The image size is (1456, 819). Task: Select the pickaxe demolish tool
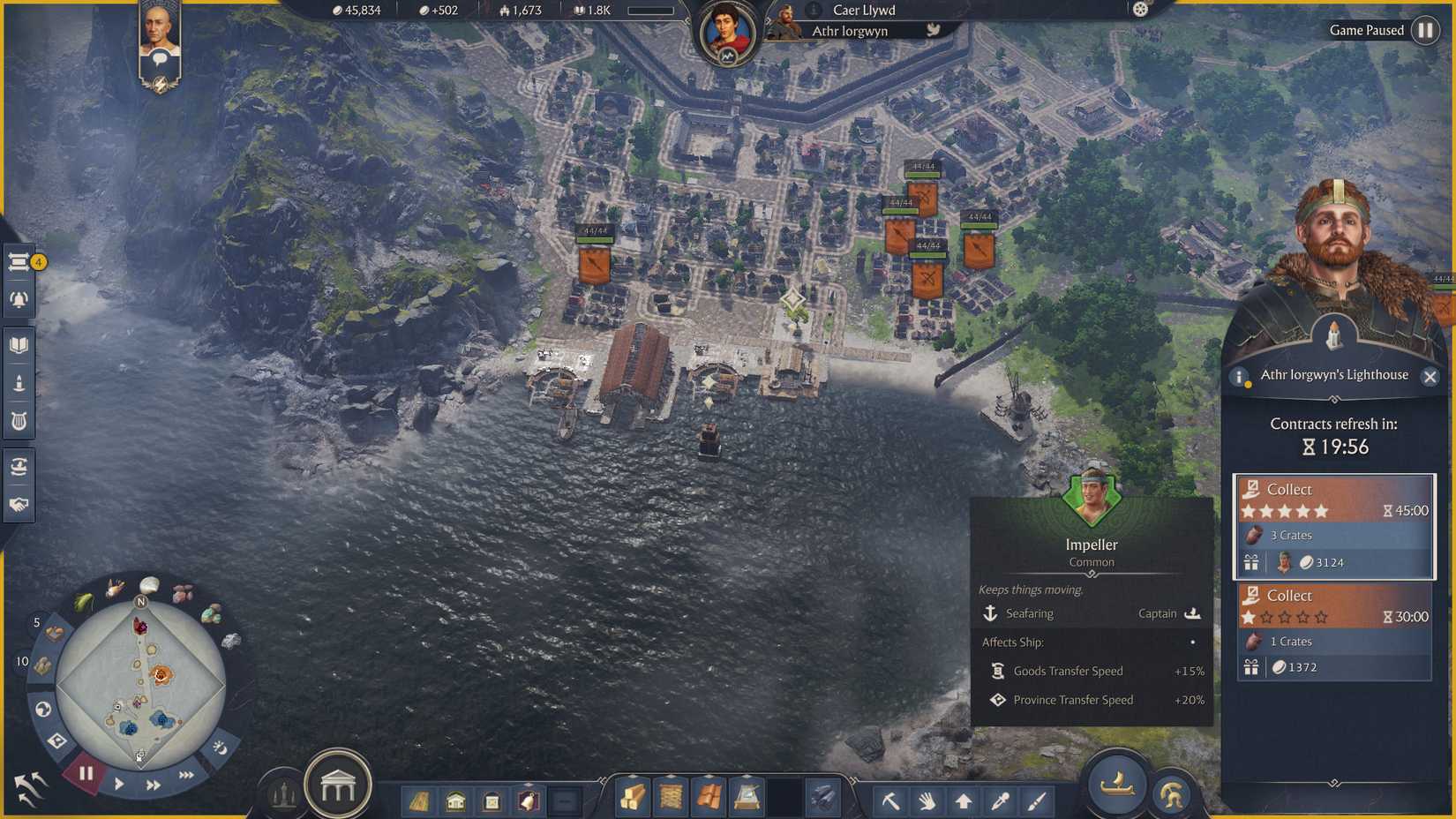pyautogui.click(x=891, y=801)
